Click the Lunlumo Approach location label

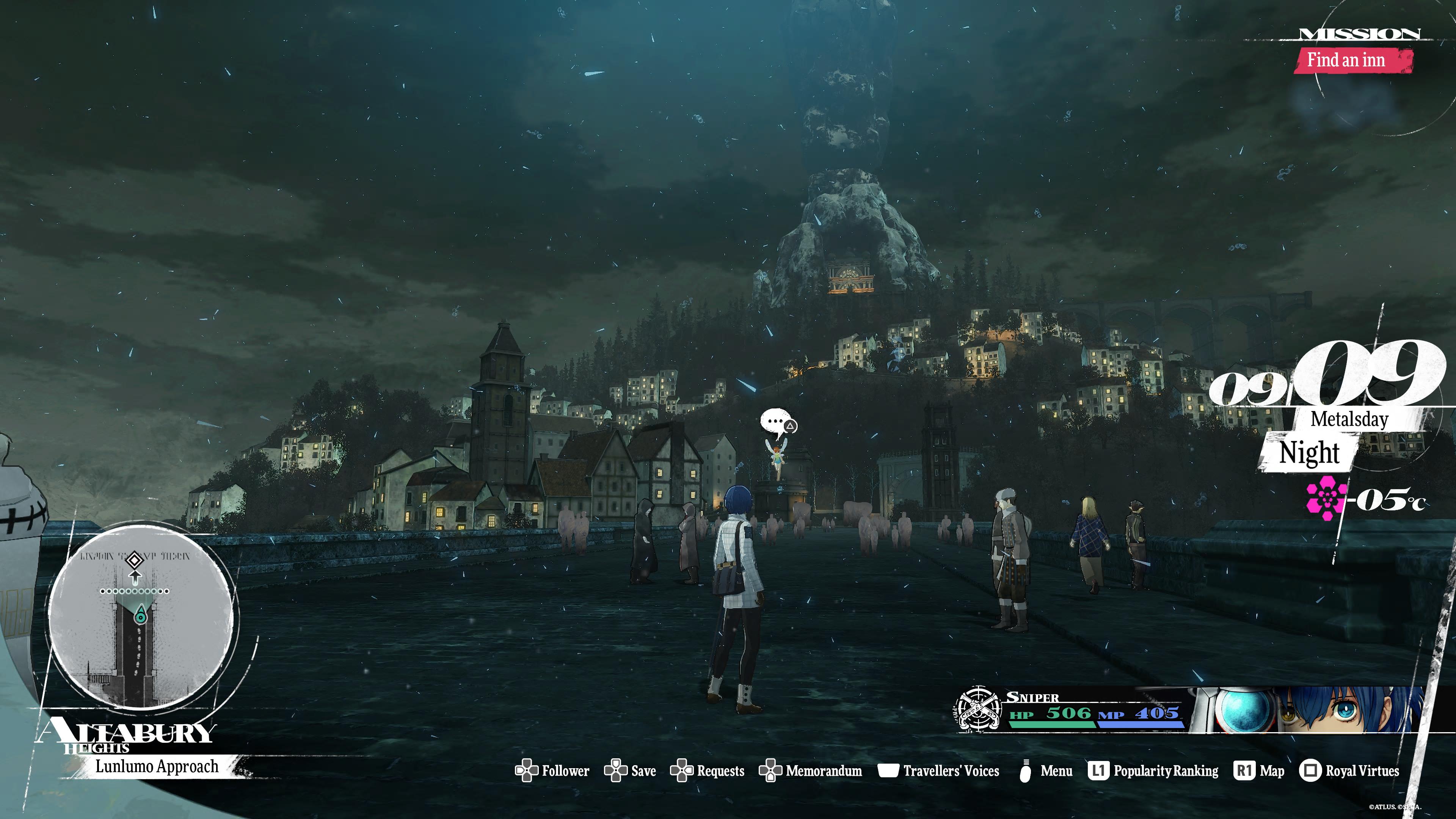(x=157, y=766)
